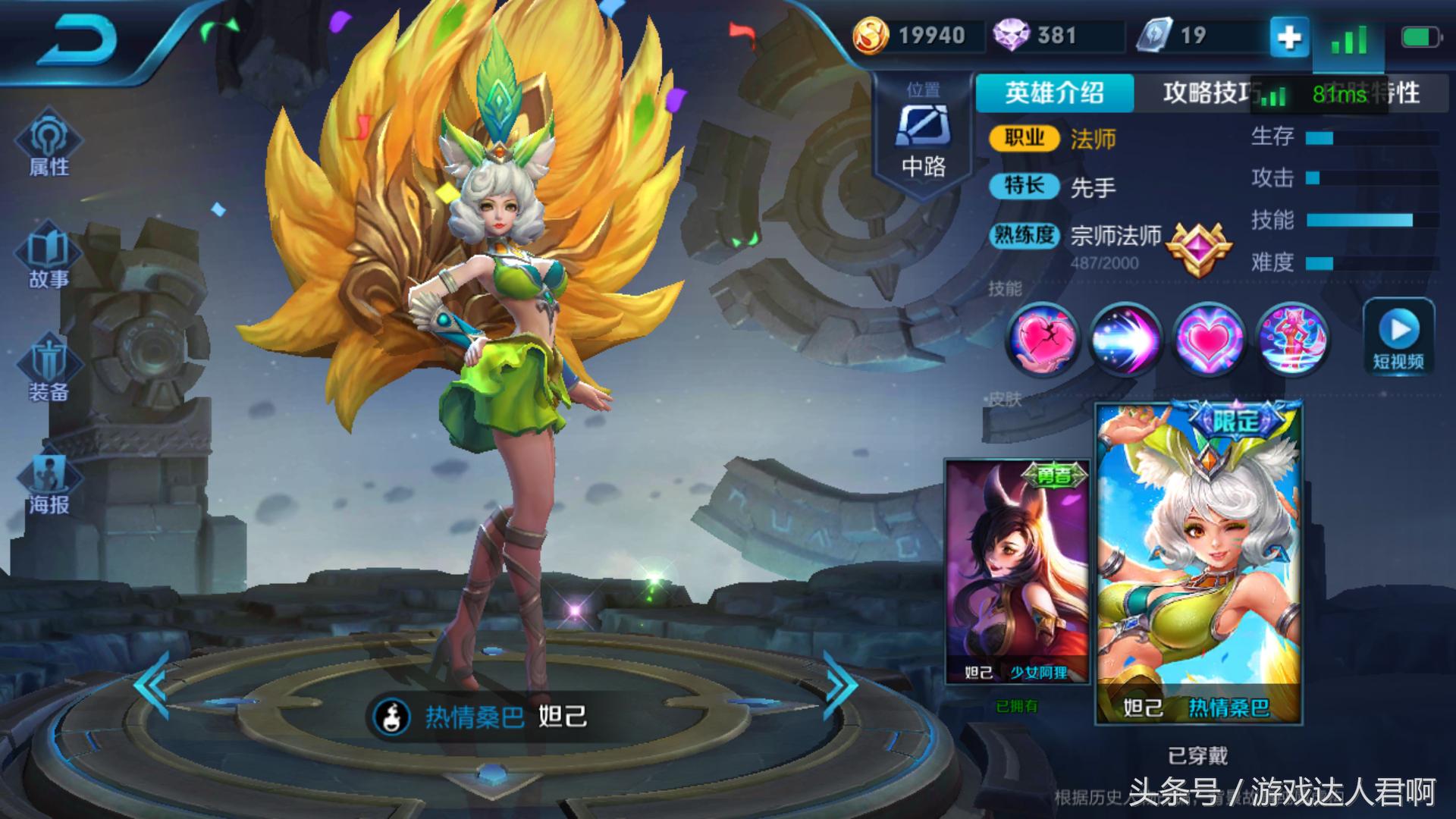The height and width of the screenshot is (819, 1456).
Task: Select the broken heart skill icon
Action: (1043, 339)
